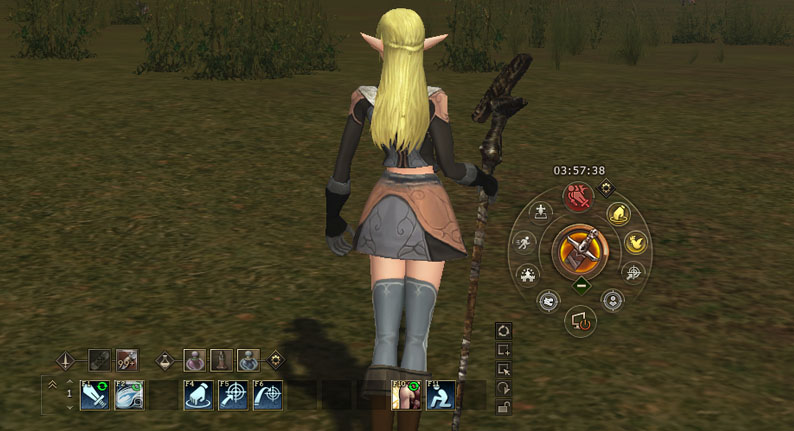The height and width of the screenshot is (431, 794).
Task: Click the central axe and sword emblem
Action: 579,250
